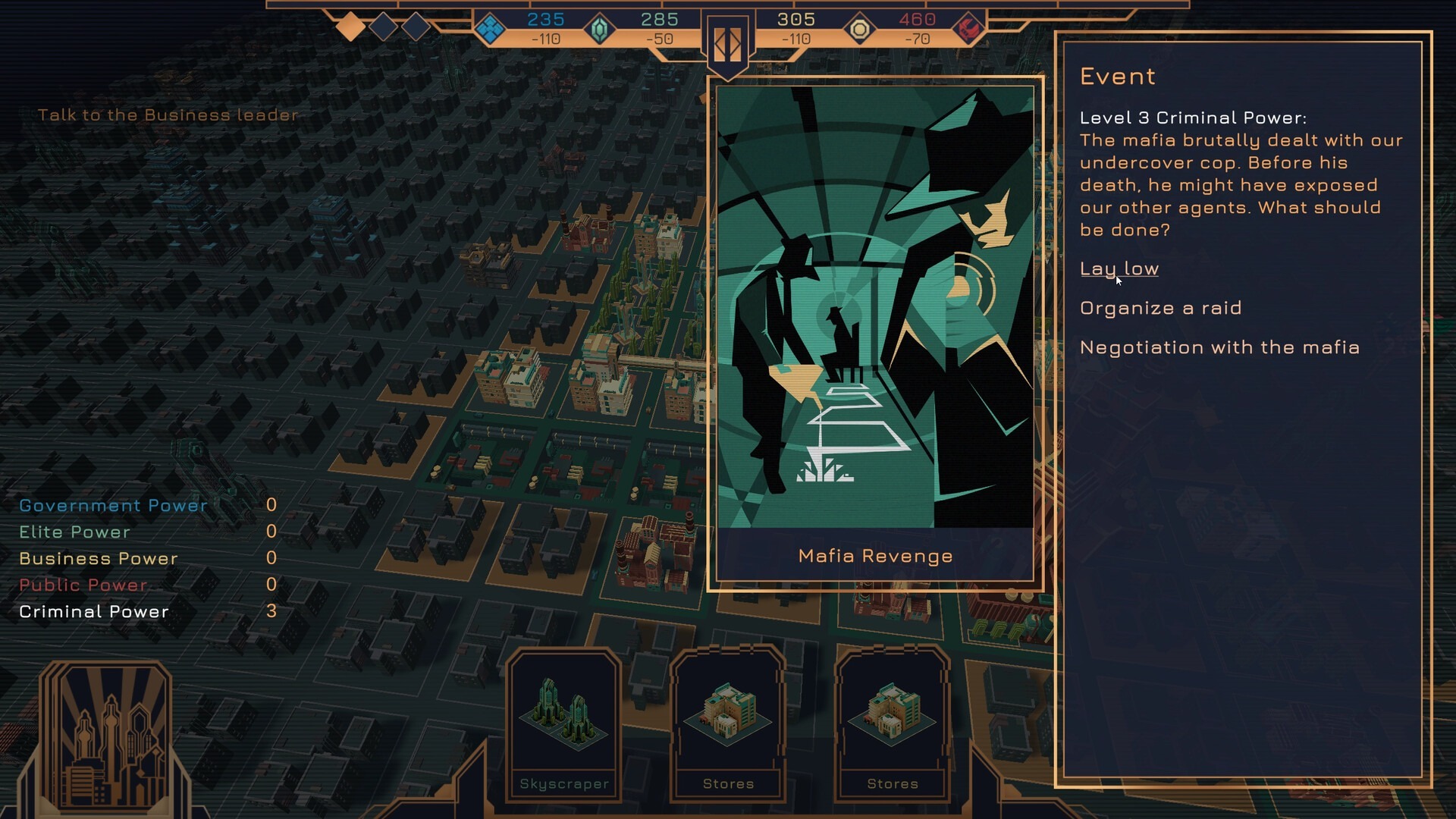The height and width of the screenshot is (819, 1456).
Task: Choose the 'Lay low' event option
Action: point(1119,269)
